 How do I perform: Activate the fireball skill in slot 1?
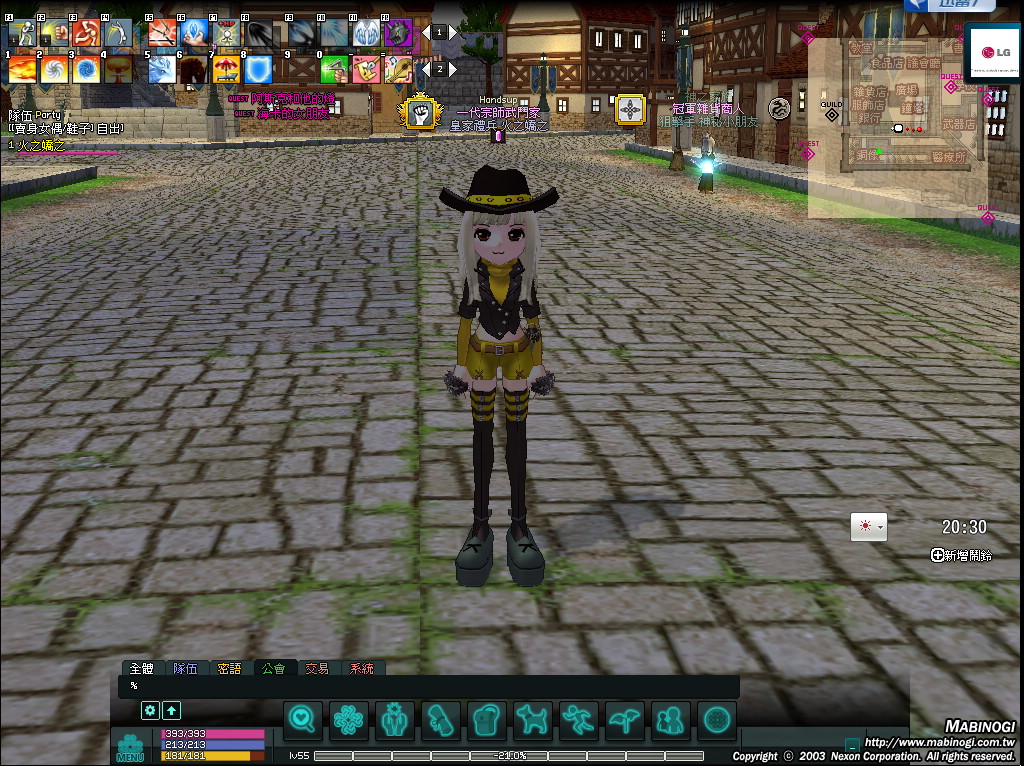(x=22, y=70)
